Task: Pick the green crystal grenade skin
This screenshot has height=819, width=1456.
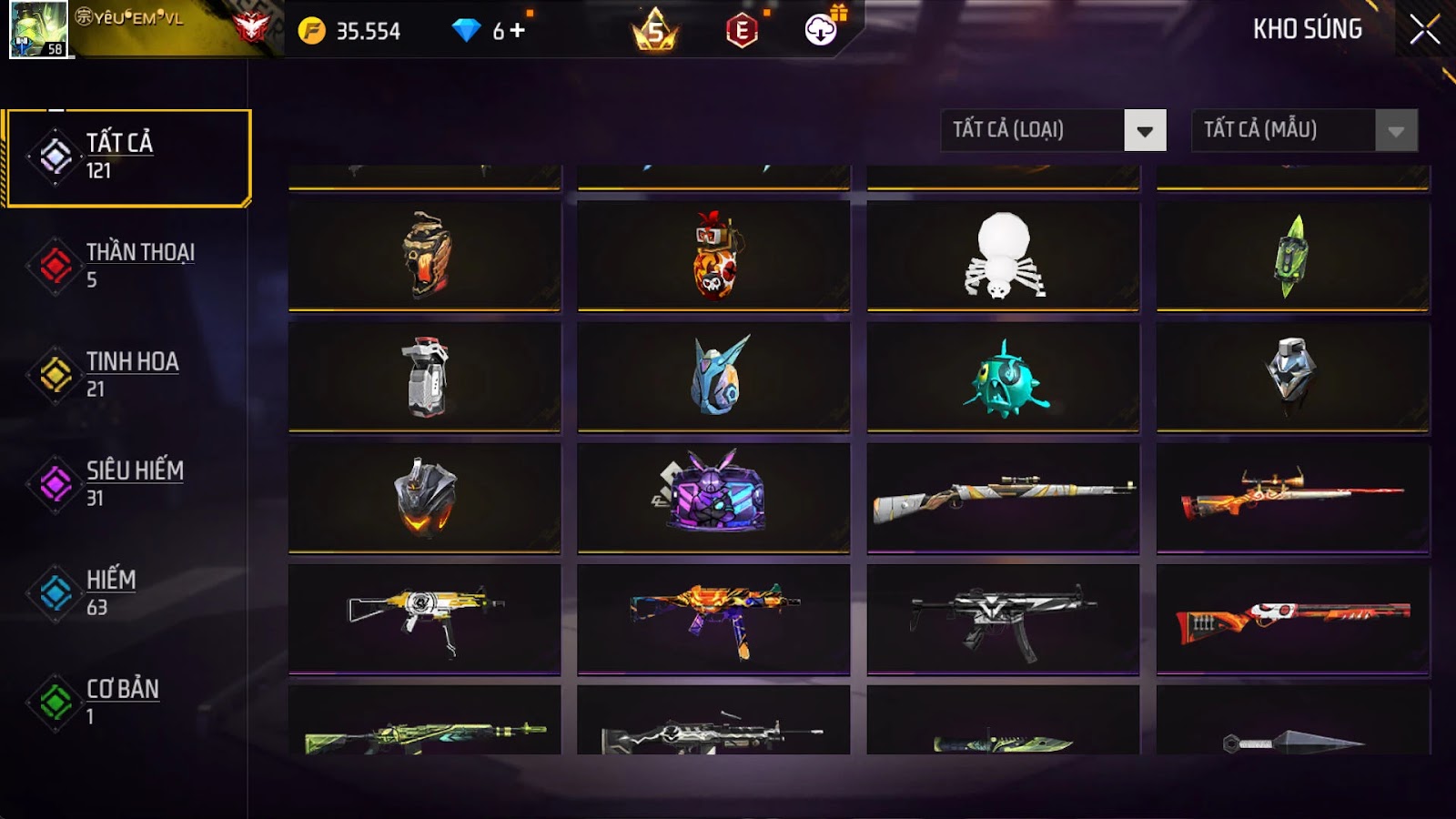Action: coord(1292,257)
